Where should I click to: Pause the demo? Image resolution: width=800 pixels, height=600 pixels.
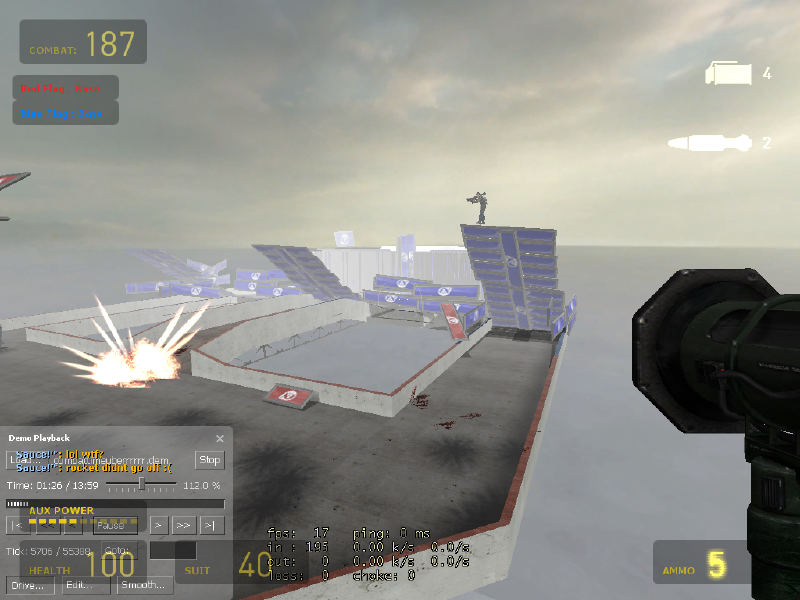[116, 525]
